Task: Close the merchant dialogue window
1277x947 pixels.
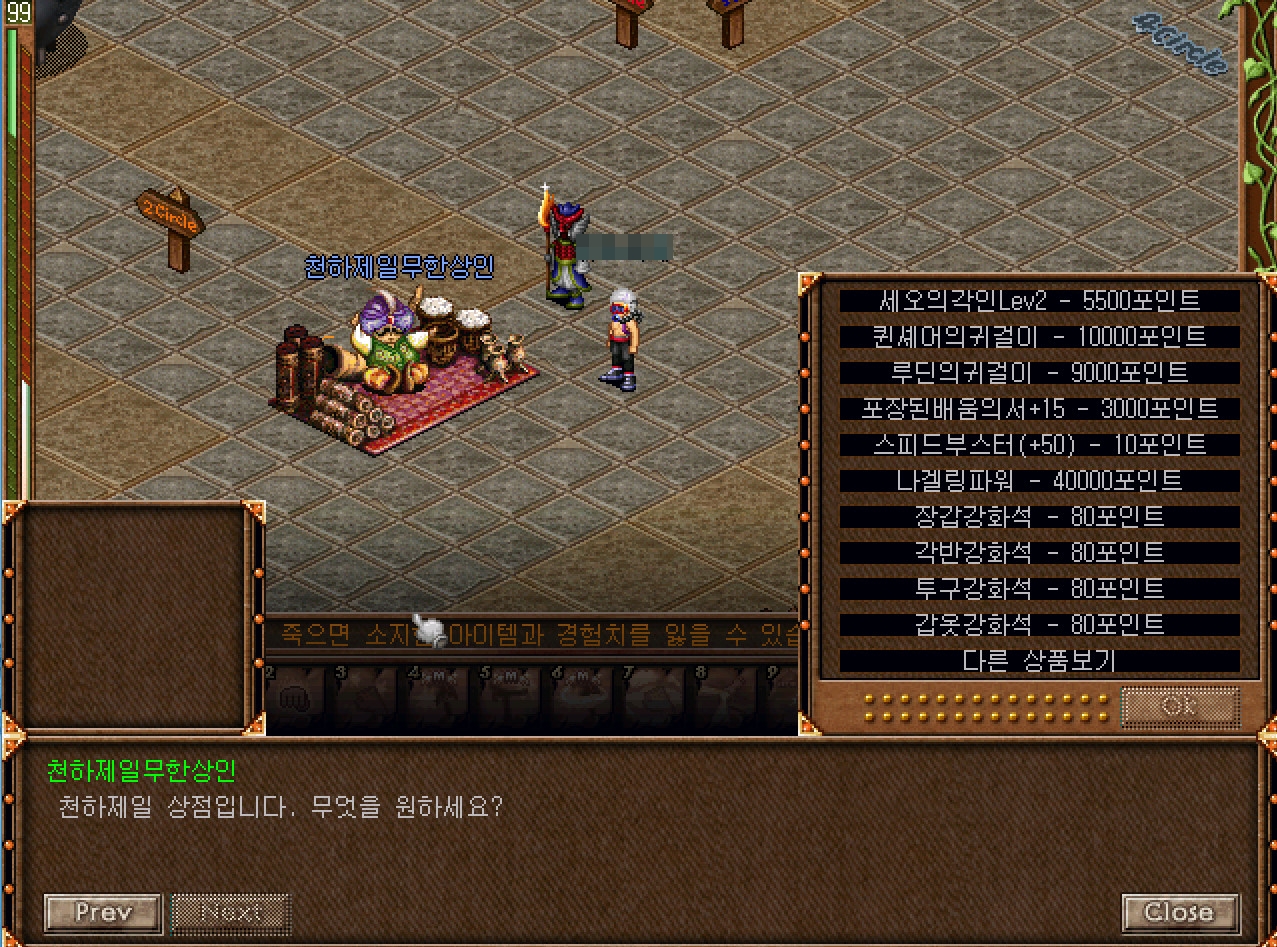Action: coord(1180,913)
